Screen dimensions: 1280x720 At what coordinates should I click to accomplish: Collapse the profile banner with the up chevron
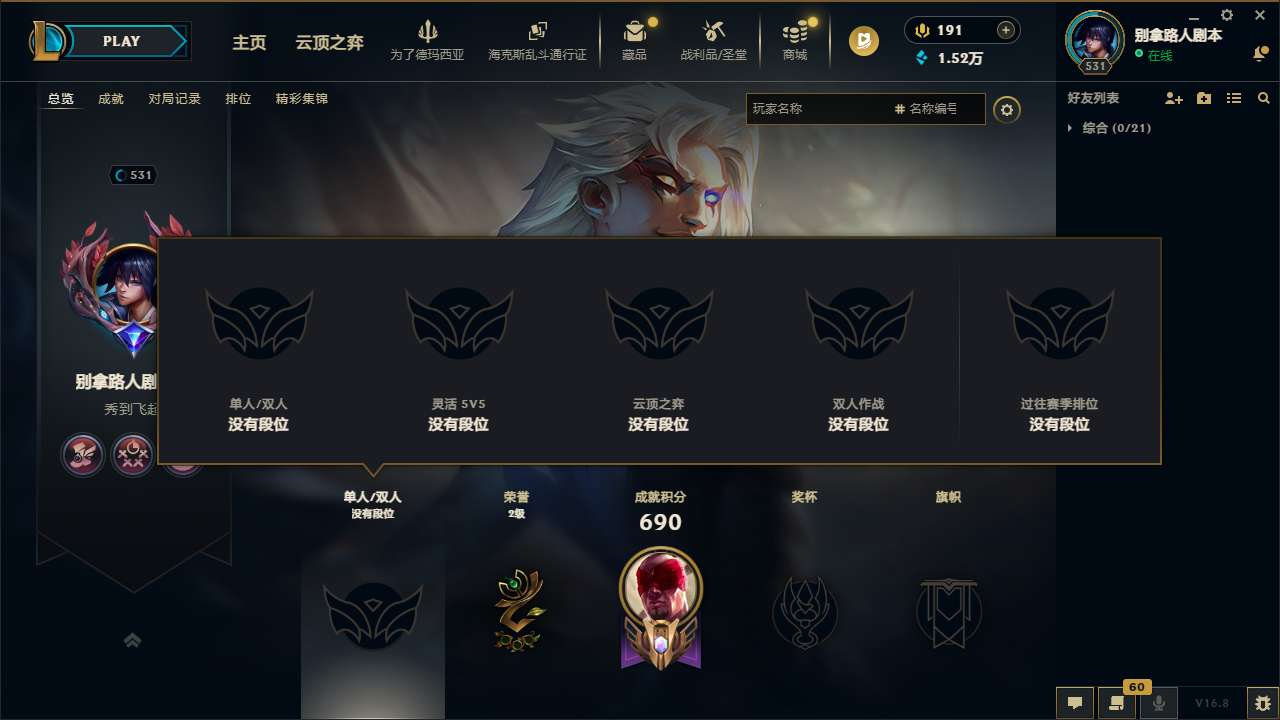(133, 640)
